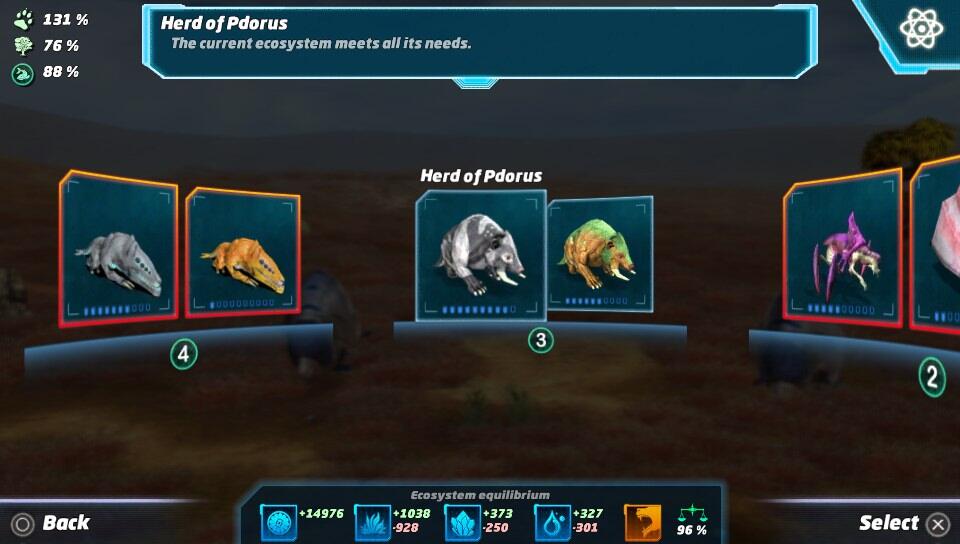Screen dimensions: 960x544
Task: Select the orange lizard creature card
Action: point(243,254)
